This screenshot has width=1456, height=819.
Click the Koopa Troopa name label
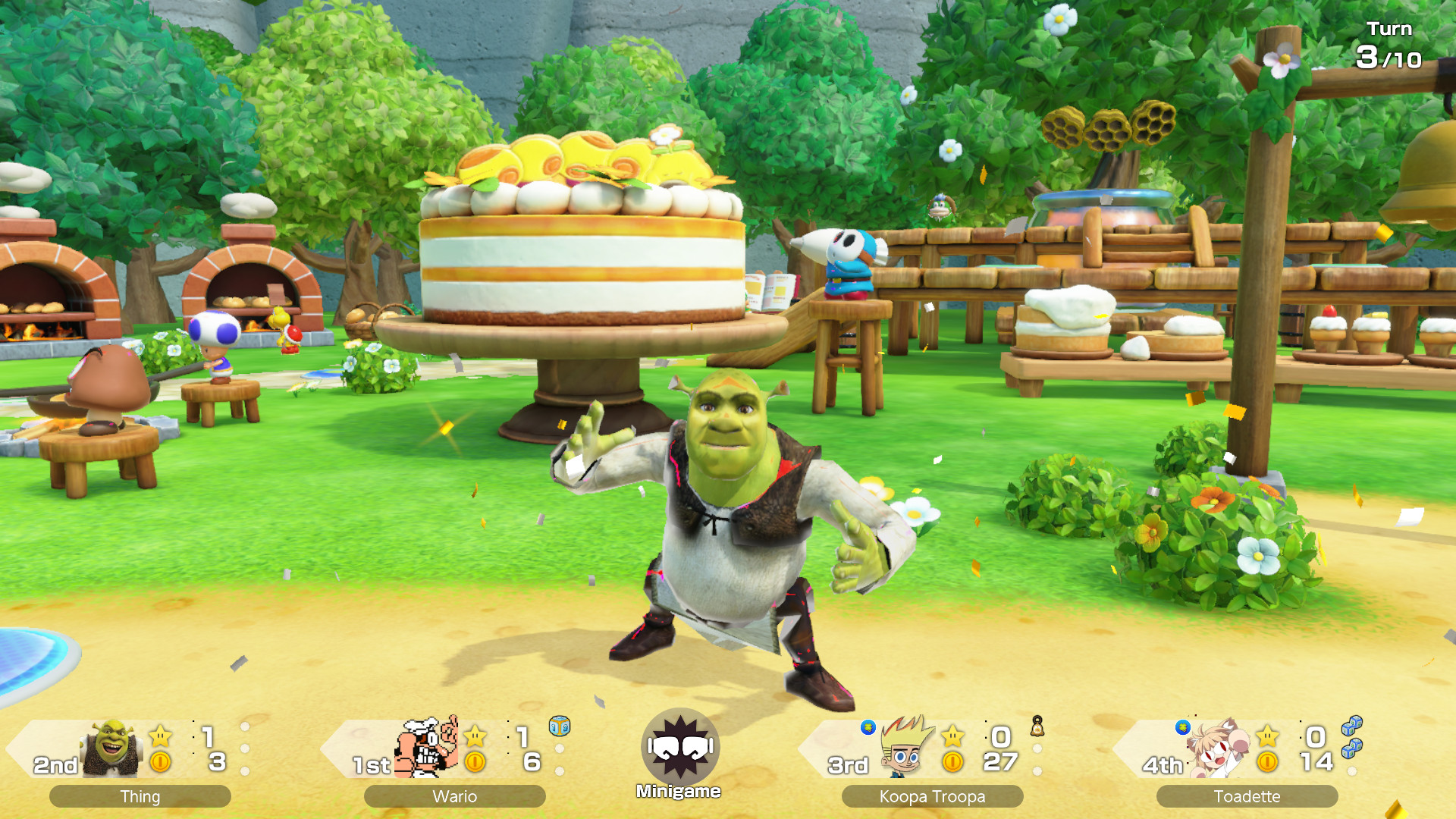[933, 795]
